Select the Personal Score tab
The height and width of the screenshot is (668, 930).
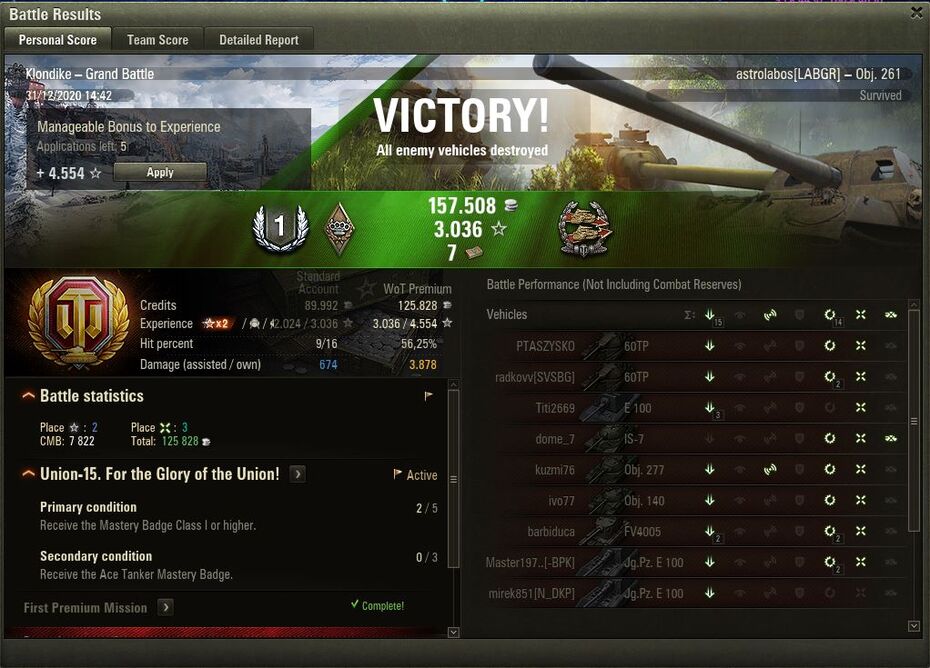click(58, 40)
